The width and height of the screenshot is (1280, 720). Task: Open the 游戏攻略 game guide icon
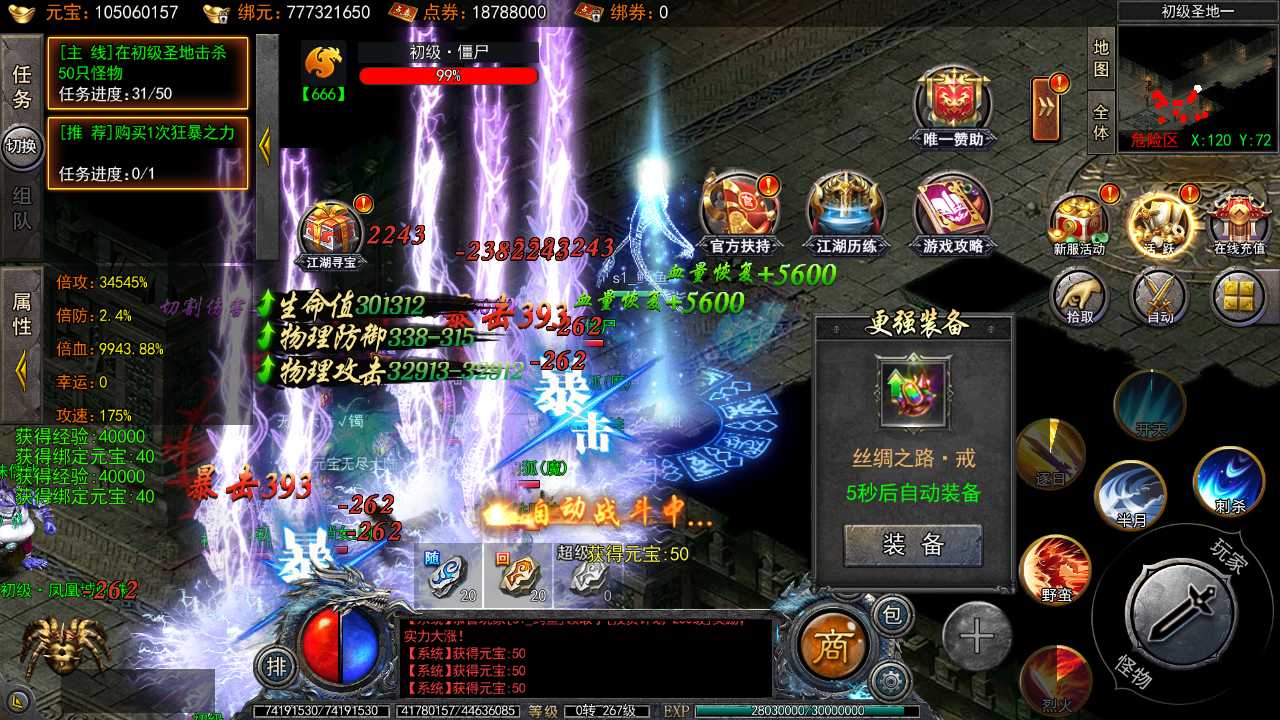point(952,213)
